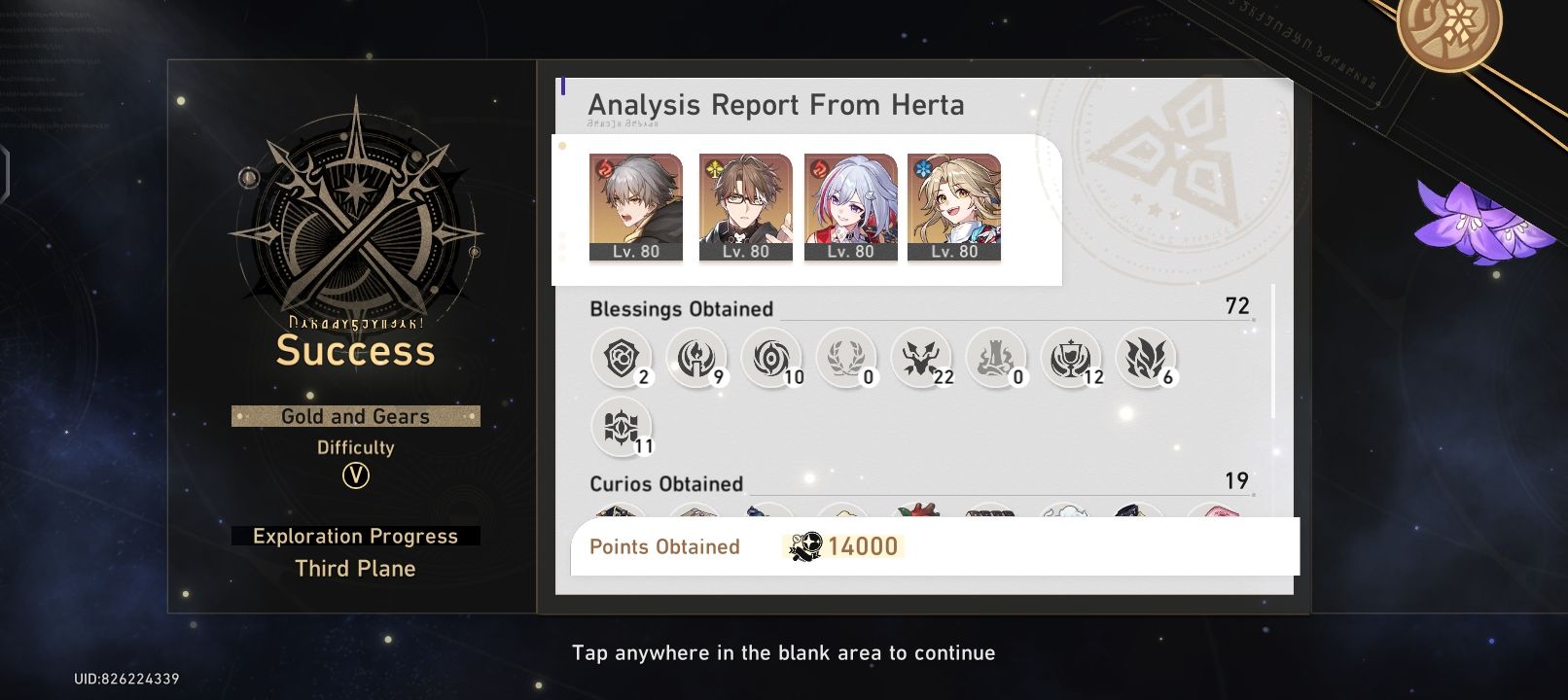Select the Preservation blessing path icon
This screenshot has height=700, width=1568.
[621, 358]
